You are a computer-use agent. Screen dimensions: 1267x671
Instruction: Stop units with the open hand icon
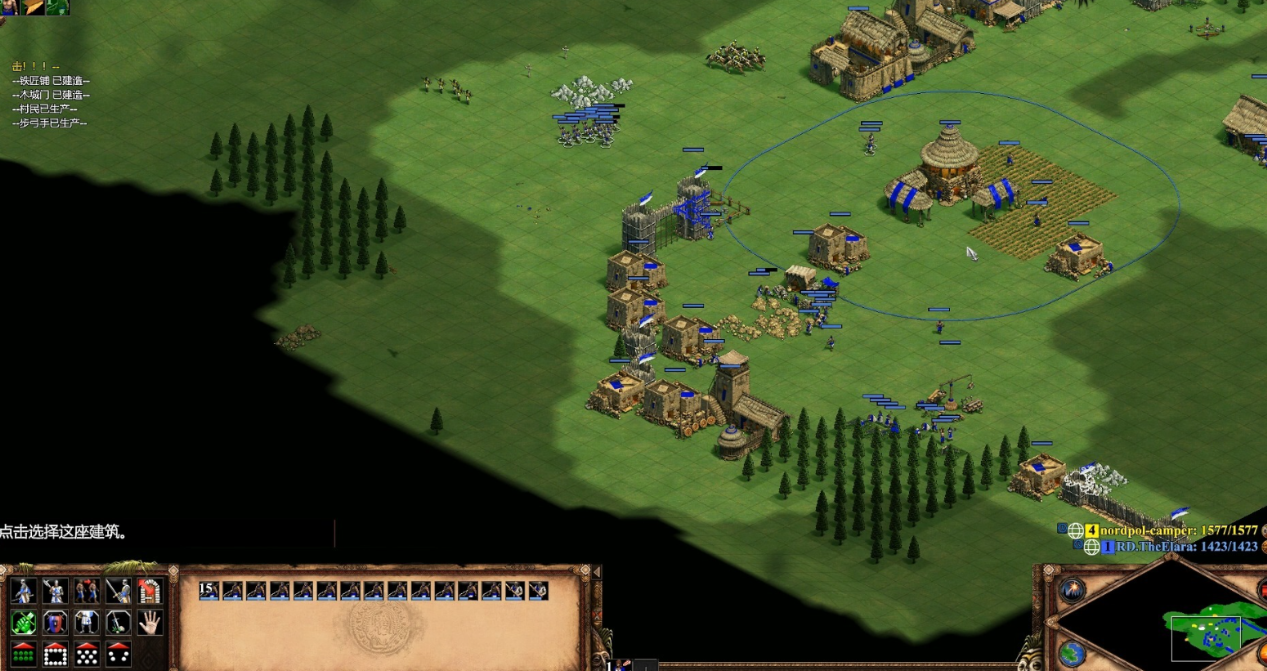(x=150, y=623)
